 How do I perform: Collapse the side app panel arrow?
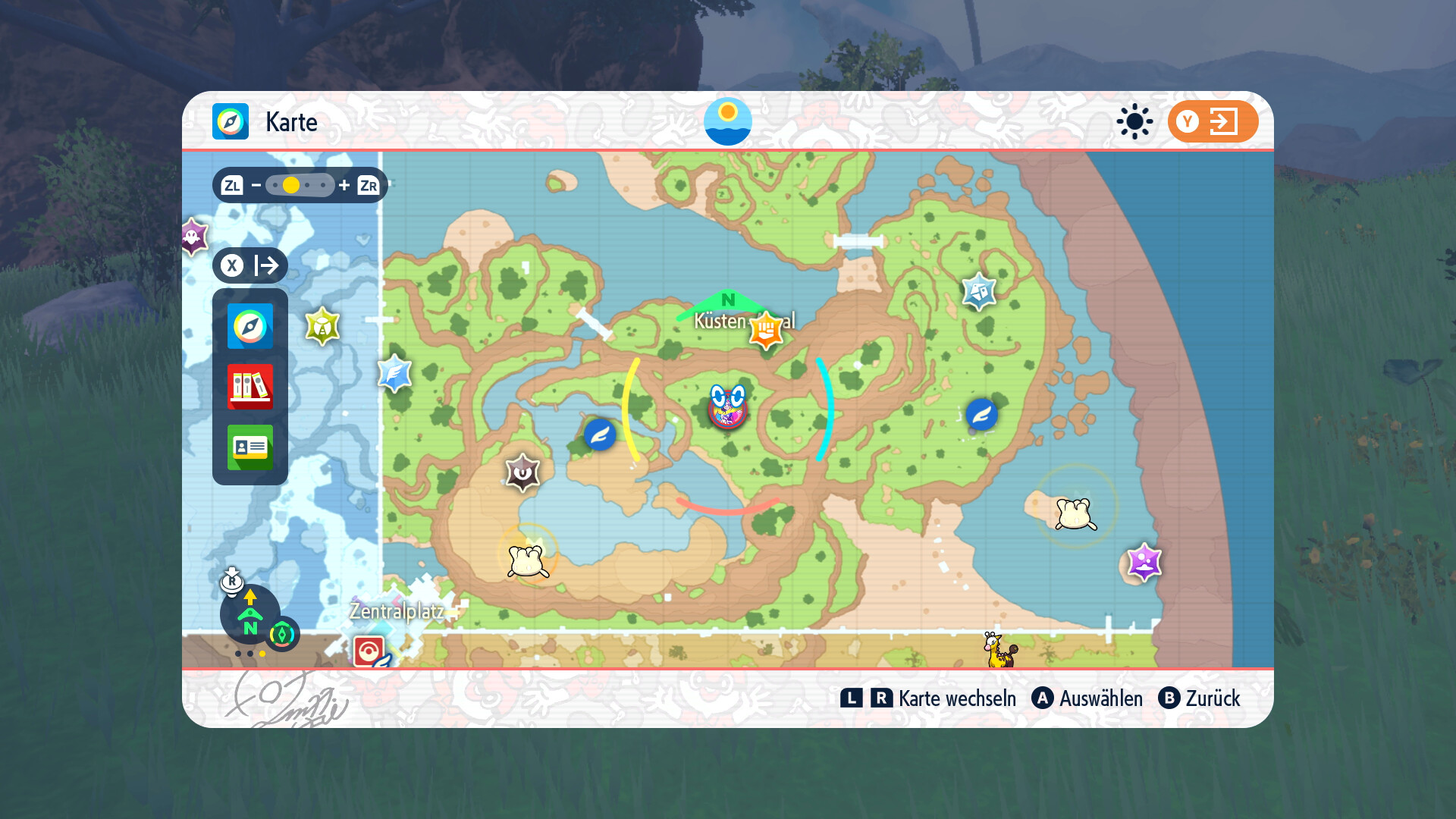click(250, 265)
